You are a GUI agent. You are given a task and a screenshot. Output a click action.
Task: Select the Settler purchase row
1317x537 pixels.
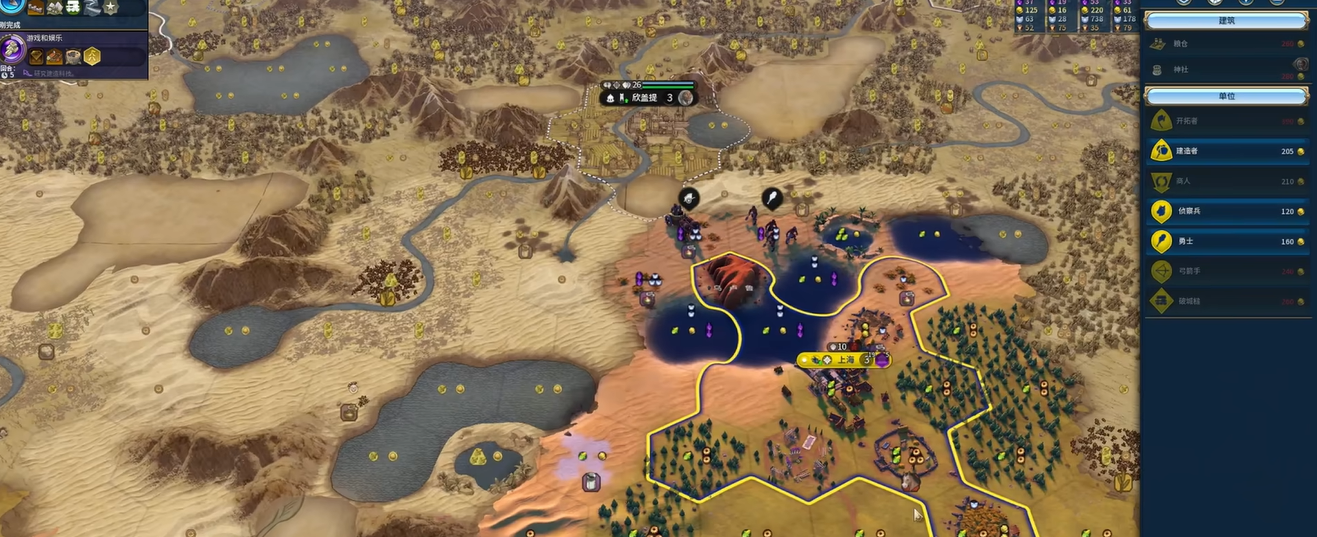pos(1228,121)
